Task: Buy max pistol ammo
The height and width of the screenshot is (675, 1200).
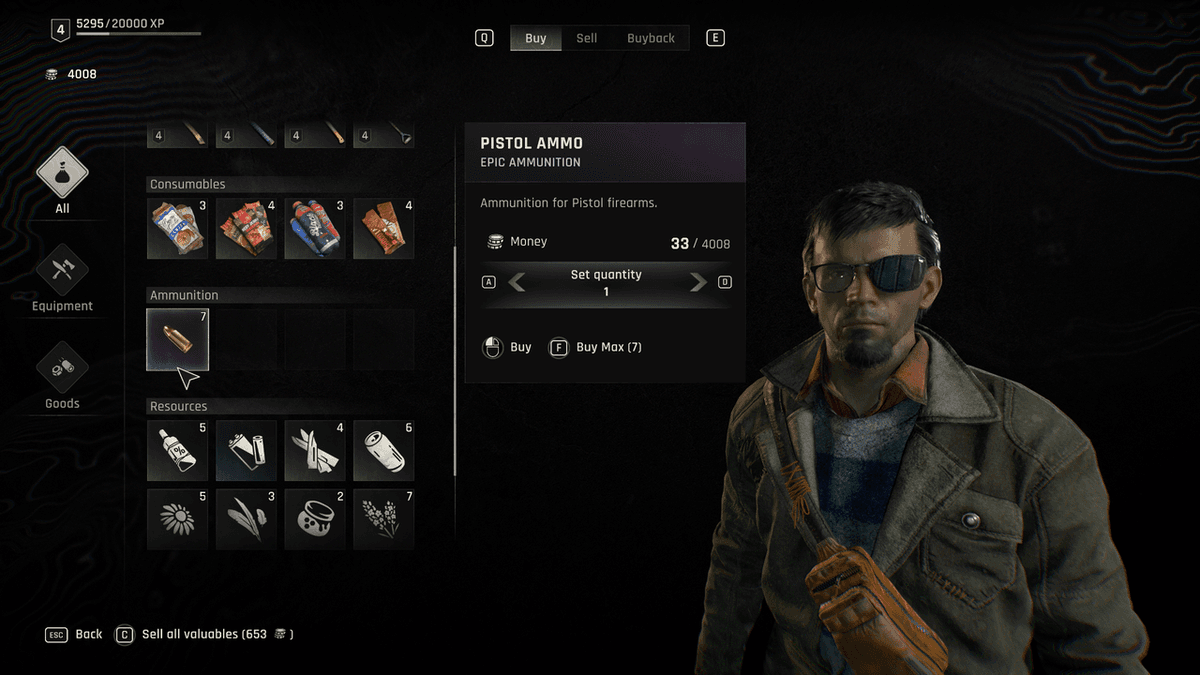Action: click(x=598, y=347)
